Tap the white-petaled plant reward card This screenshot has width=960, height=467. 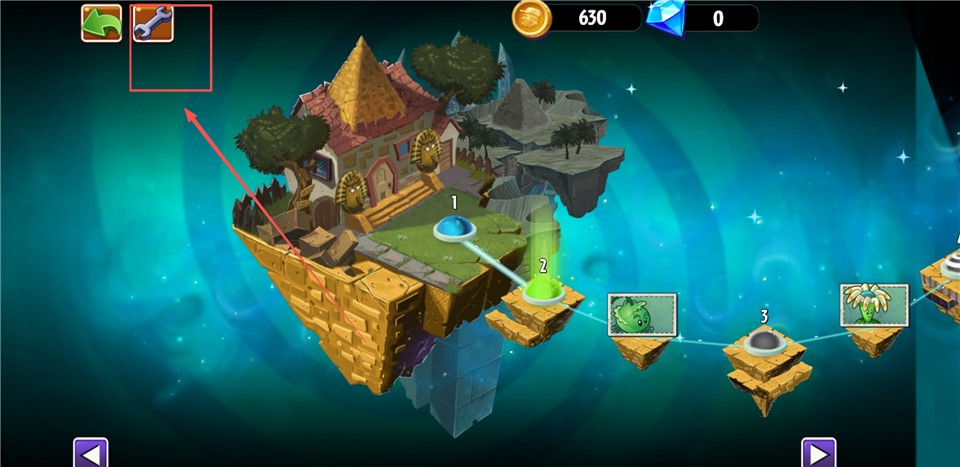(874, 305)
